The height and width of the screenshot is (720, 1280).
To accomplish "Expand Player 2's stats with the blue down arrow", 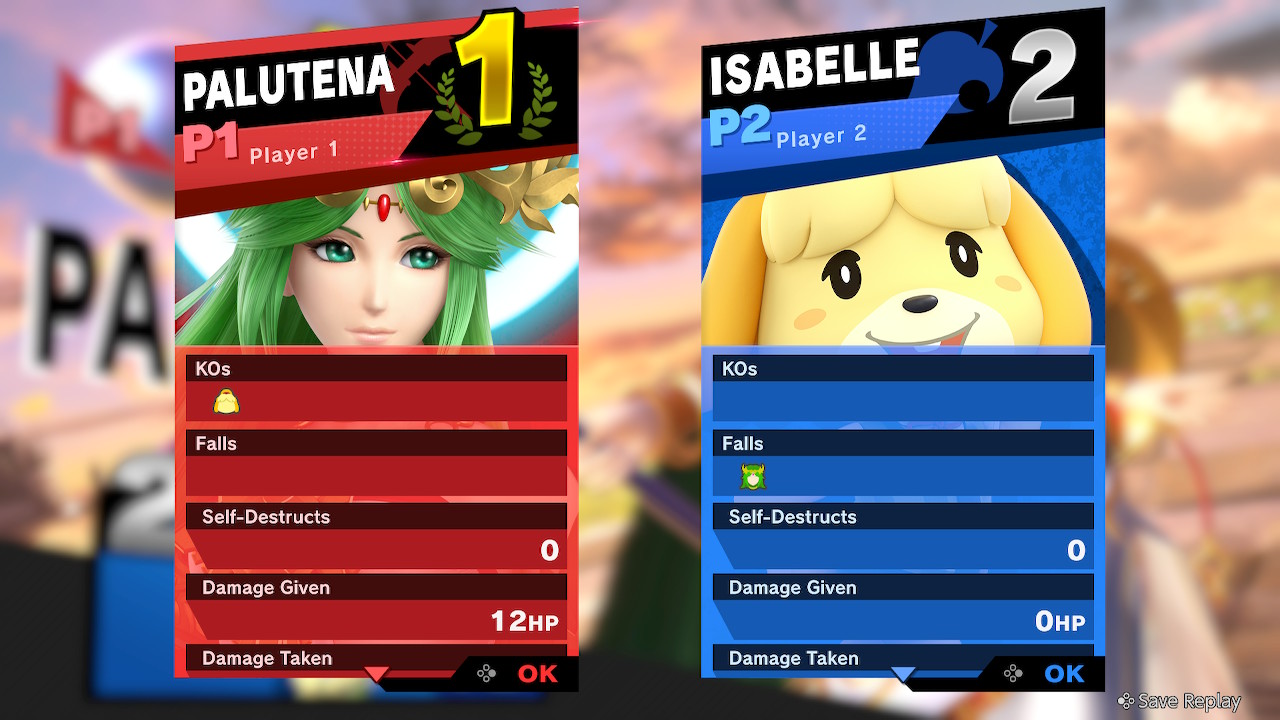I will tap(903, 675).
